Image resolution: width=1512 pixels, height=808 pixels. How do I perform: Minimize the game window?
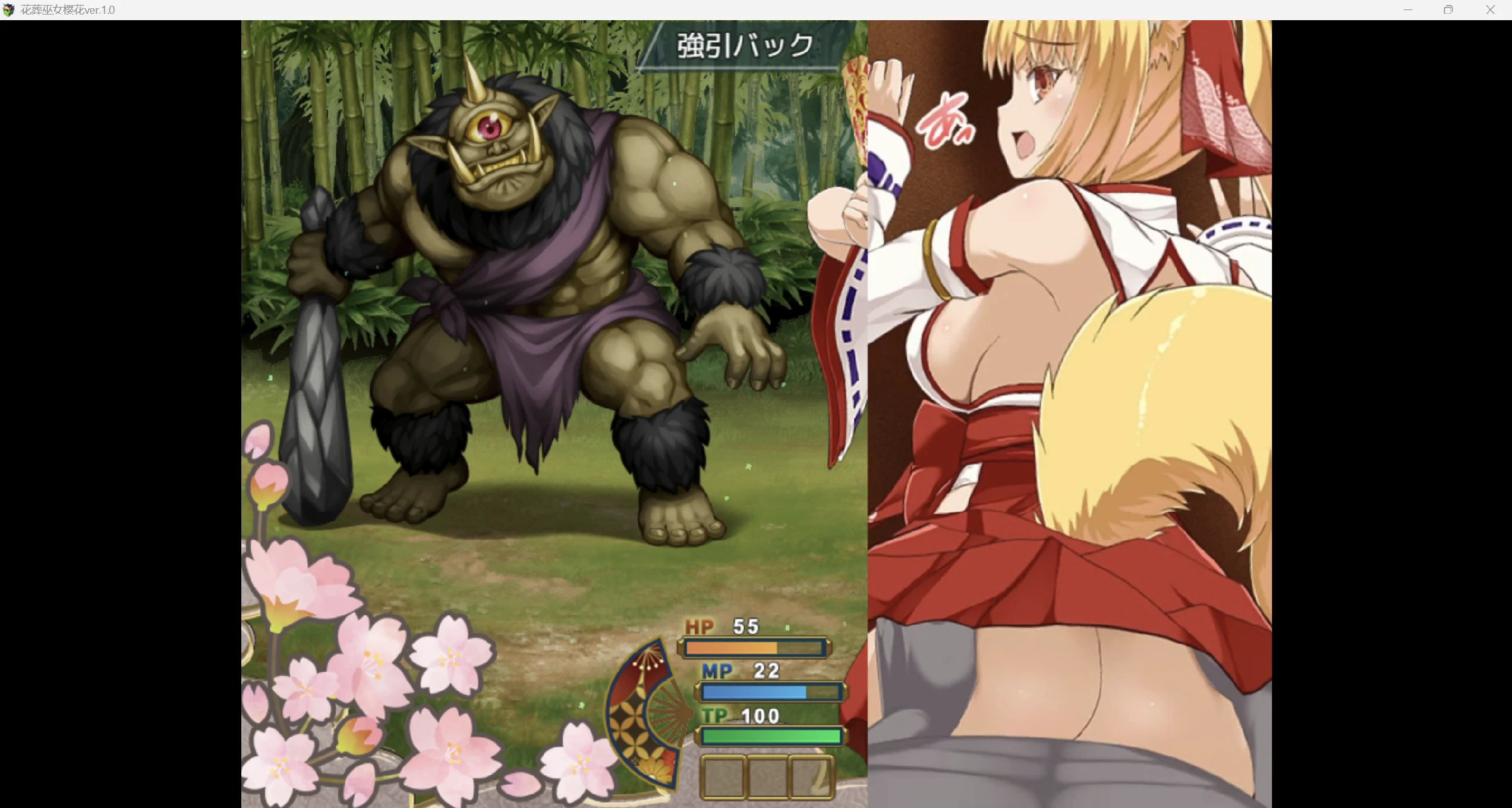[1408, 10]
